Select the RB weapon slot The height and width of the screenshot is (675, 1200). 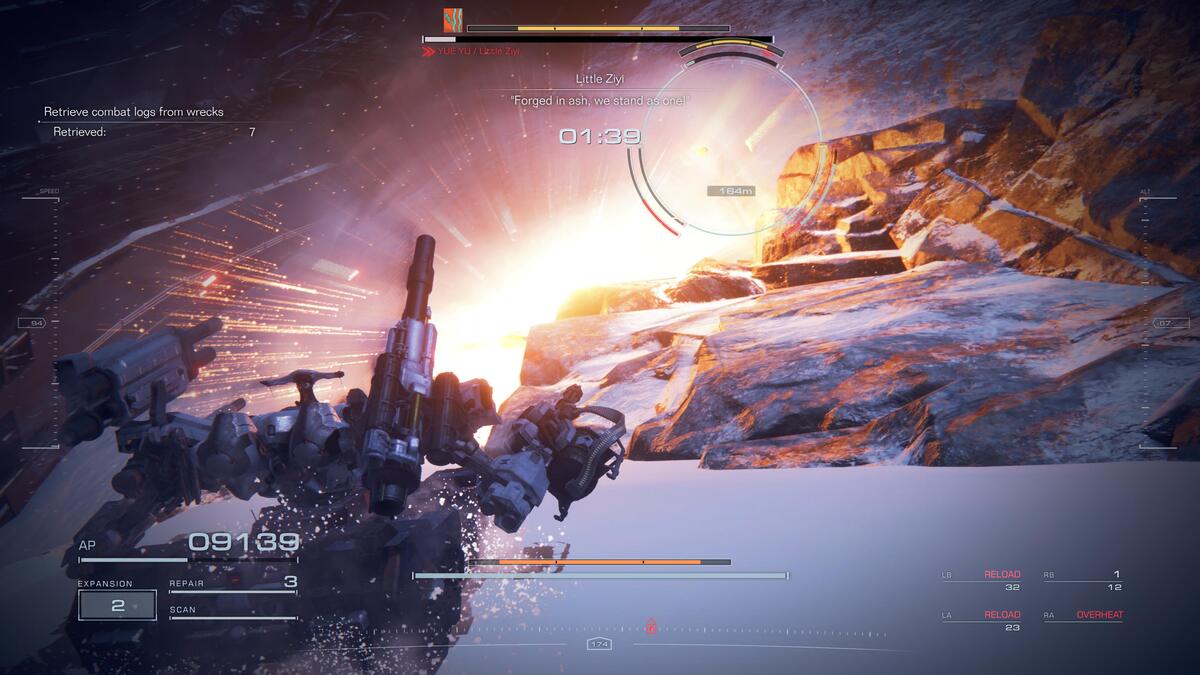pos(1083,580)
